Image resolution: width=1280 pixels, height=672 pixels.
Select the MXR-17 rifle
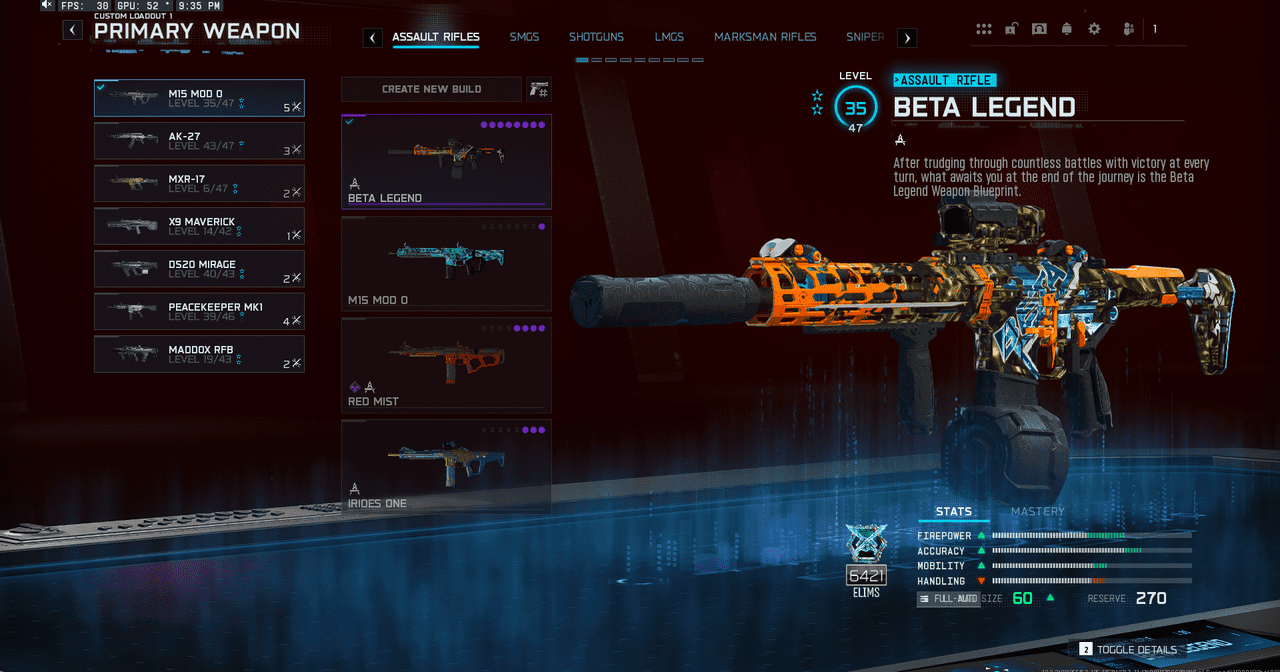click(x=199, y=184)
